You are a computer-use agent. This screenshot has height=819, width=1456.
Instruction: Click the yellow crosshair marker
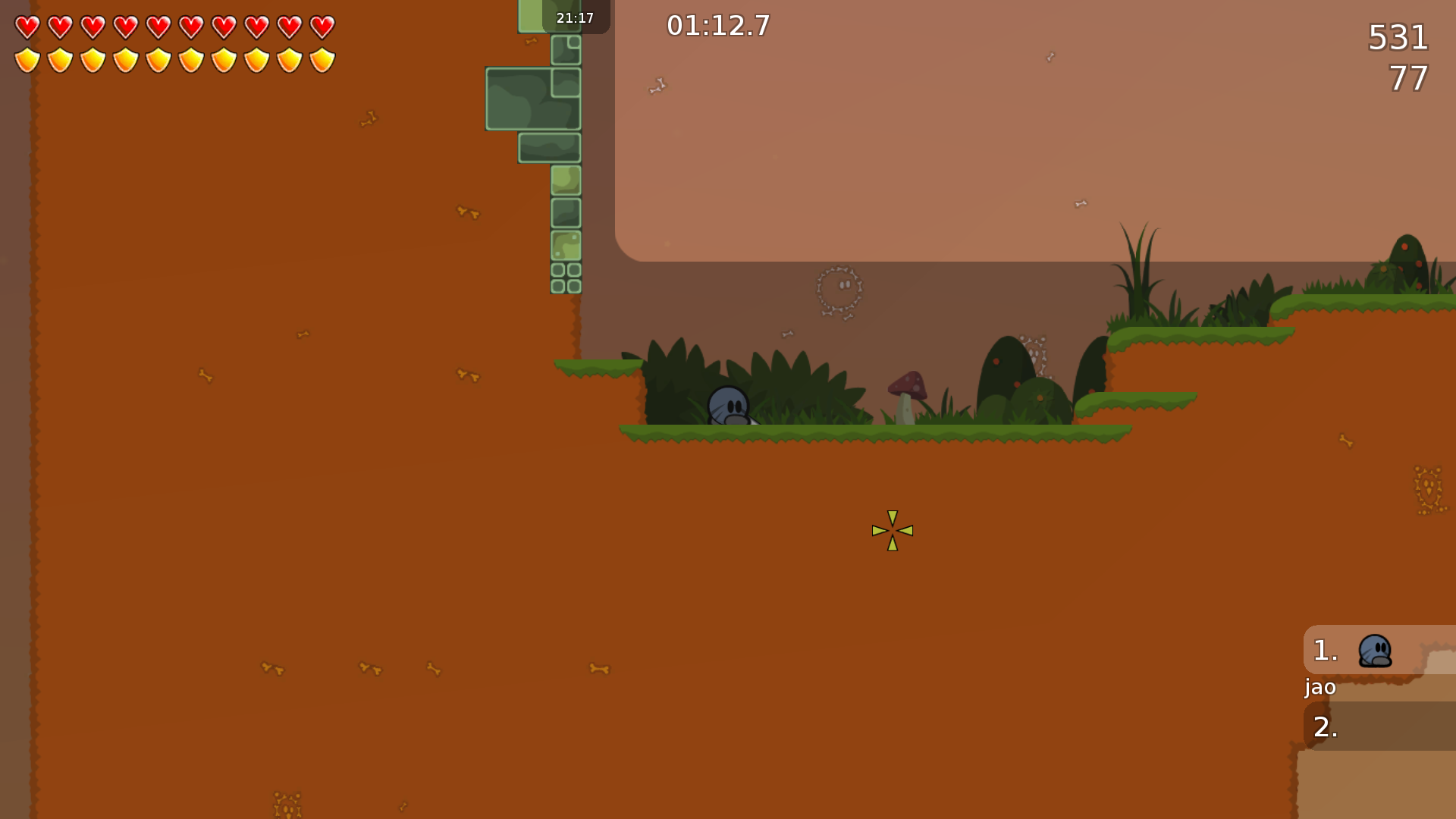[893, 531]
